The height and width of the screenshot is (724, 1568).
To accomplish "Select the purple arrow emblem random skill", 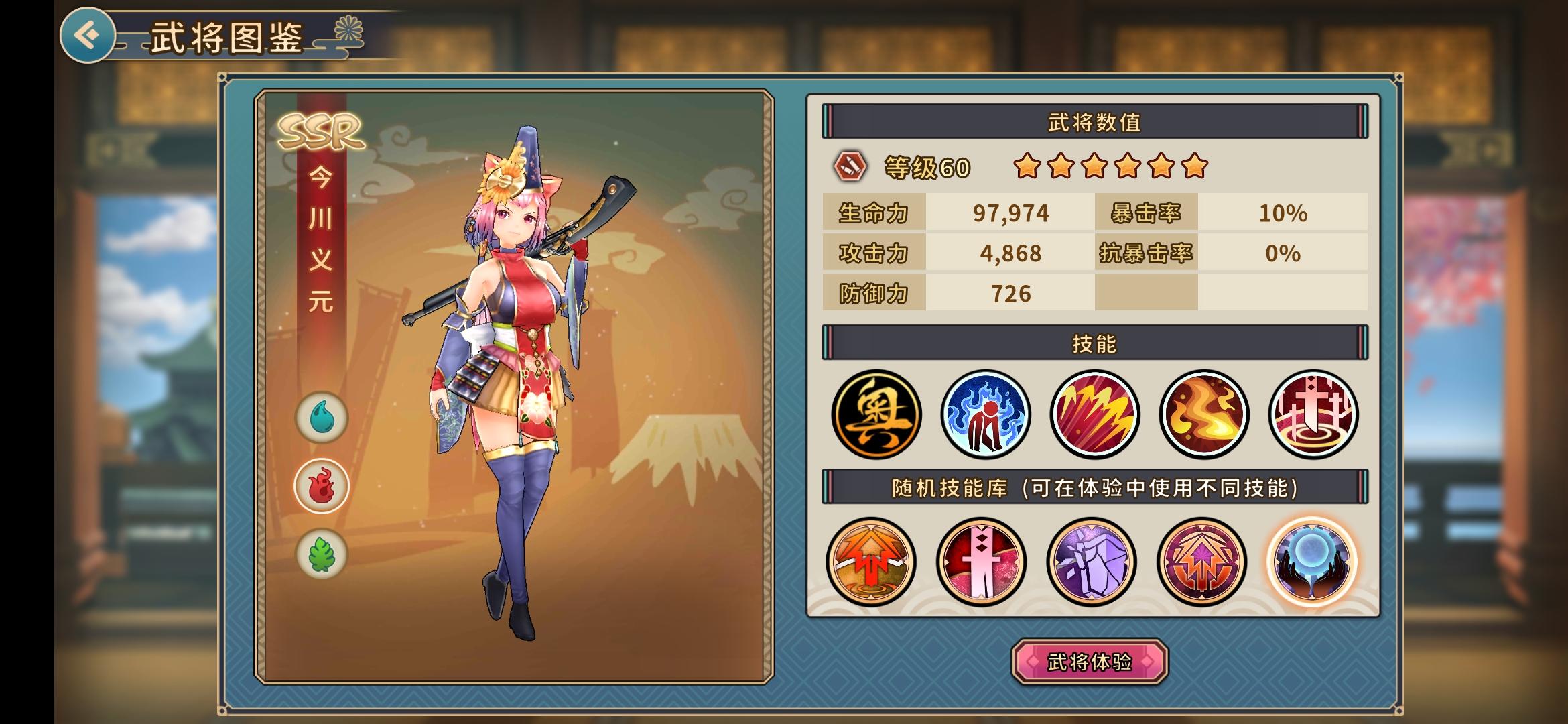I will click(1201, 561).
